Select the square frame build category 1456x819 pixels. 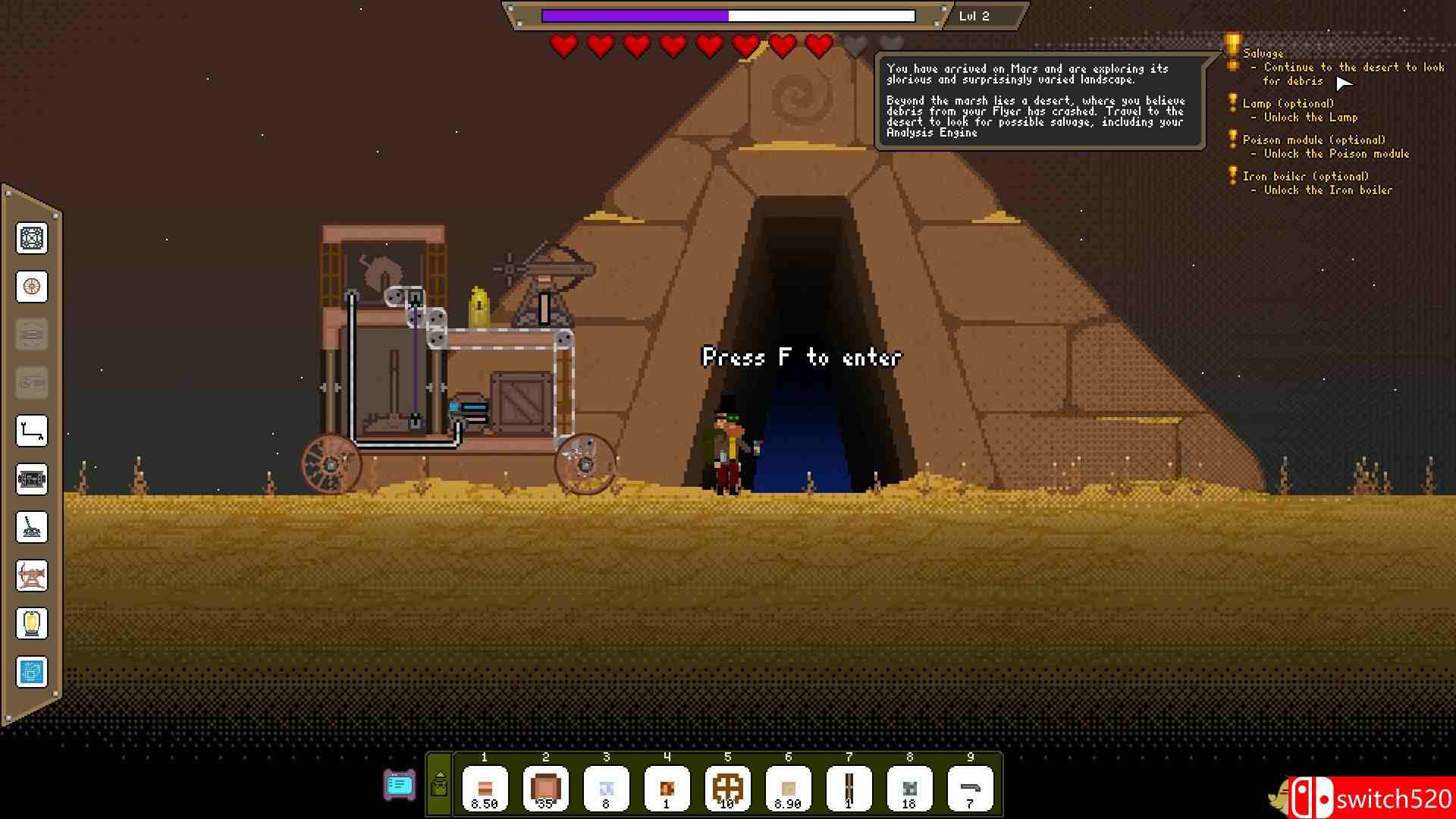click(x=32, y=238)
